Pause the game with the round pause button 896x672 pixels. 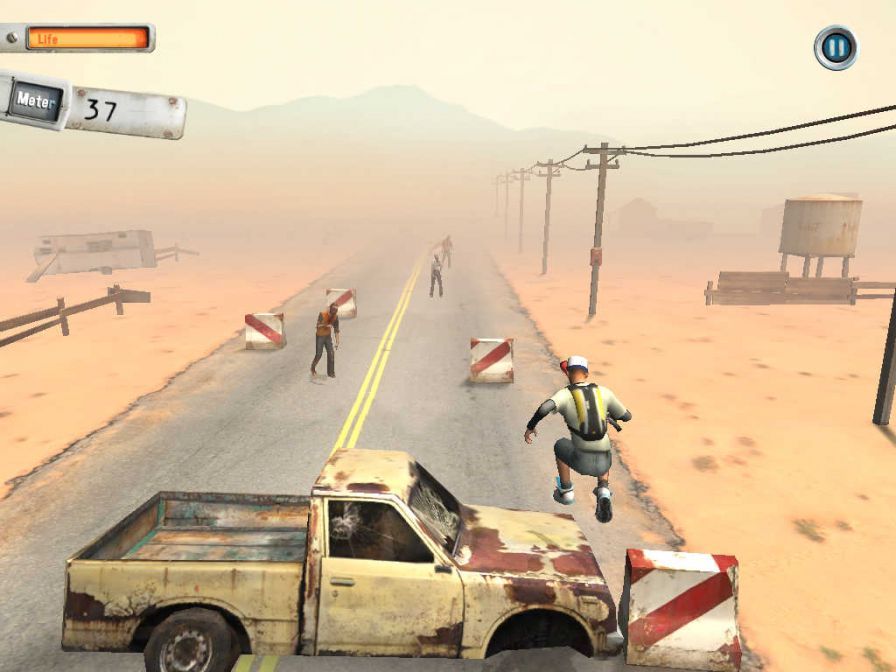point(835,47)
